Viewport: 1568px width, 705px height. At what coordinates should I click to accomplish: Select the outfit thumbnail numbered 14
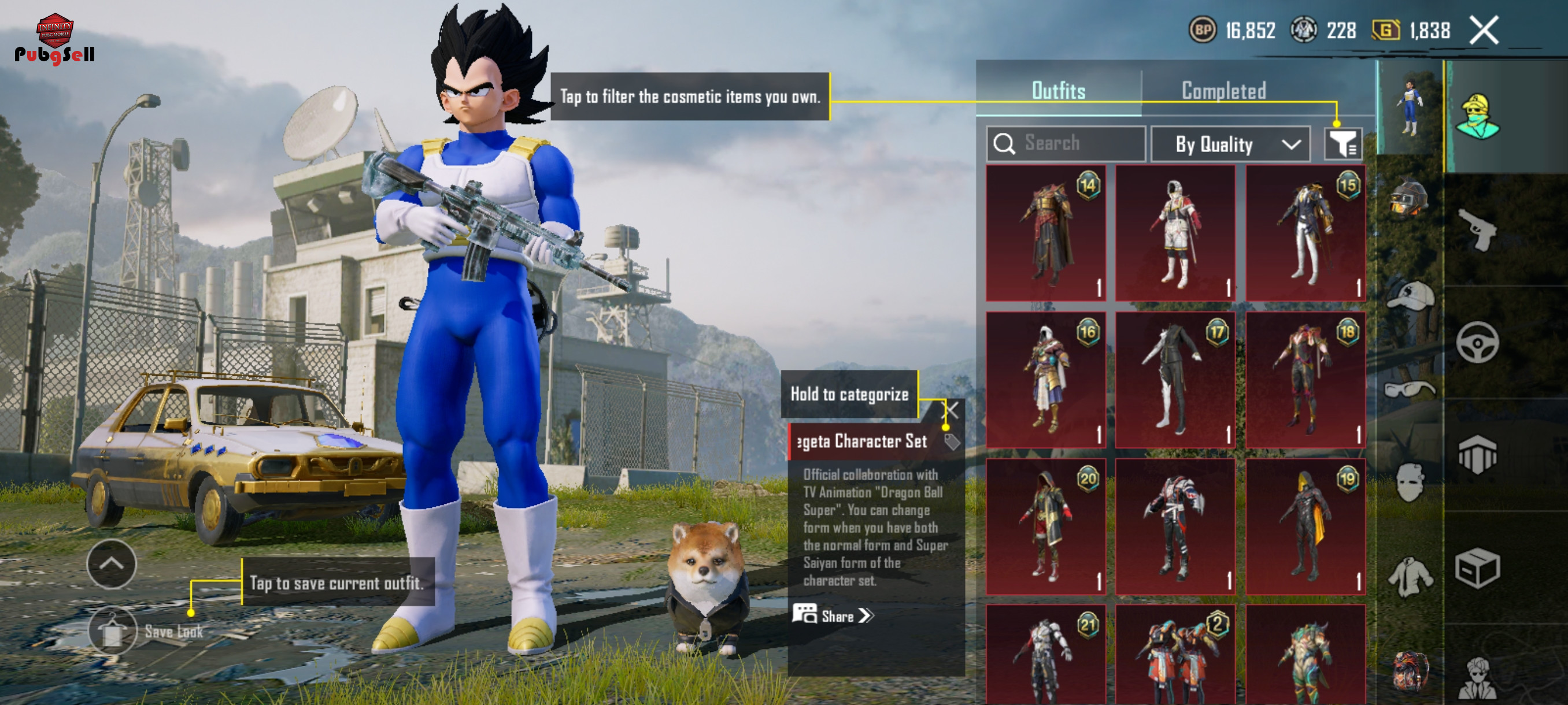(1046, 233)
